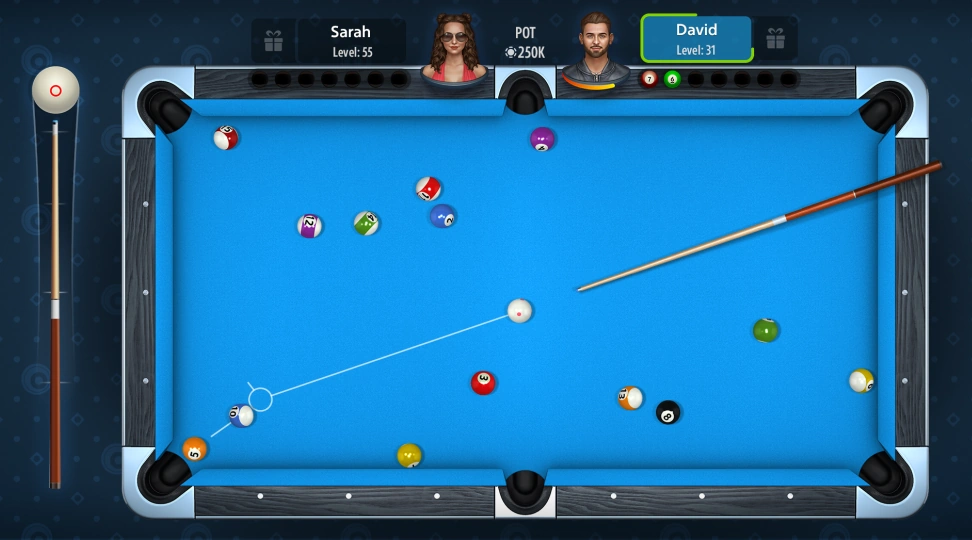View David's player avatar
The image size is (972, 540).
[597, 47]
